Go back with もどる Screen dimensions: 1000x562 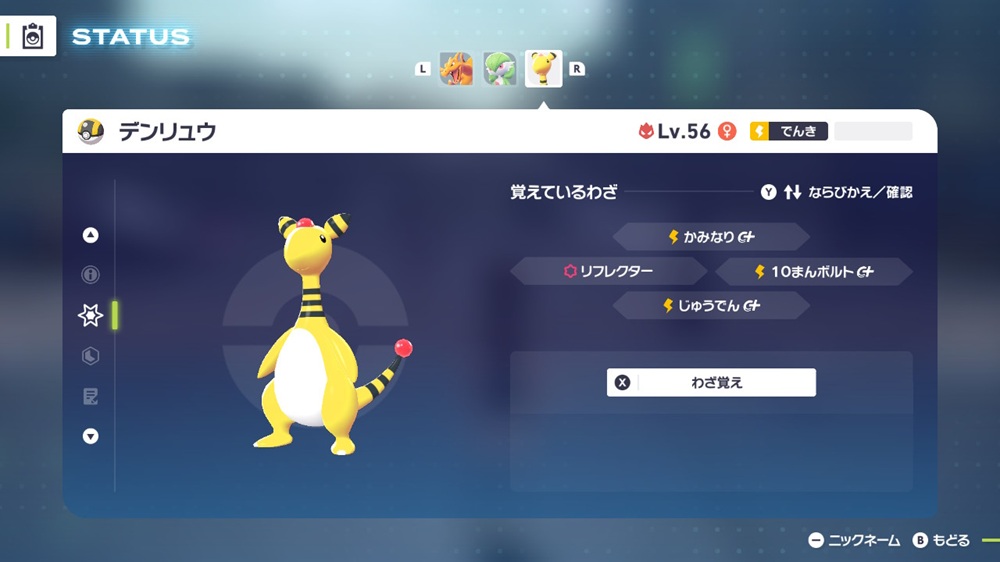pyautogui.click(x=941, y=540)
